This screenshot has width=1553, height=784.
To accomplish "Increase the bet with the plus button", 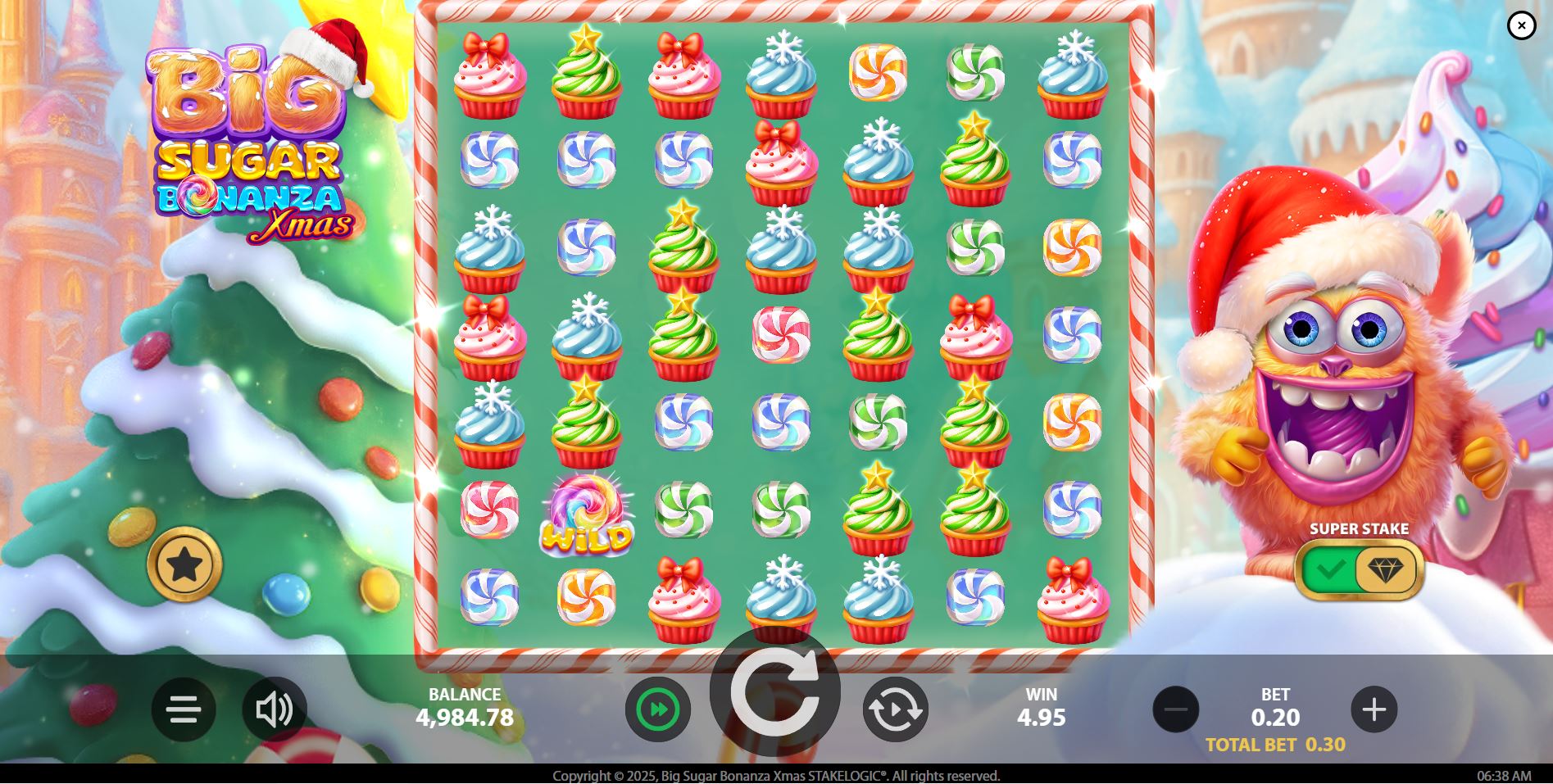I will coord(1375,710).
